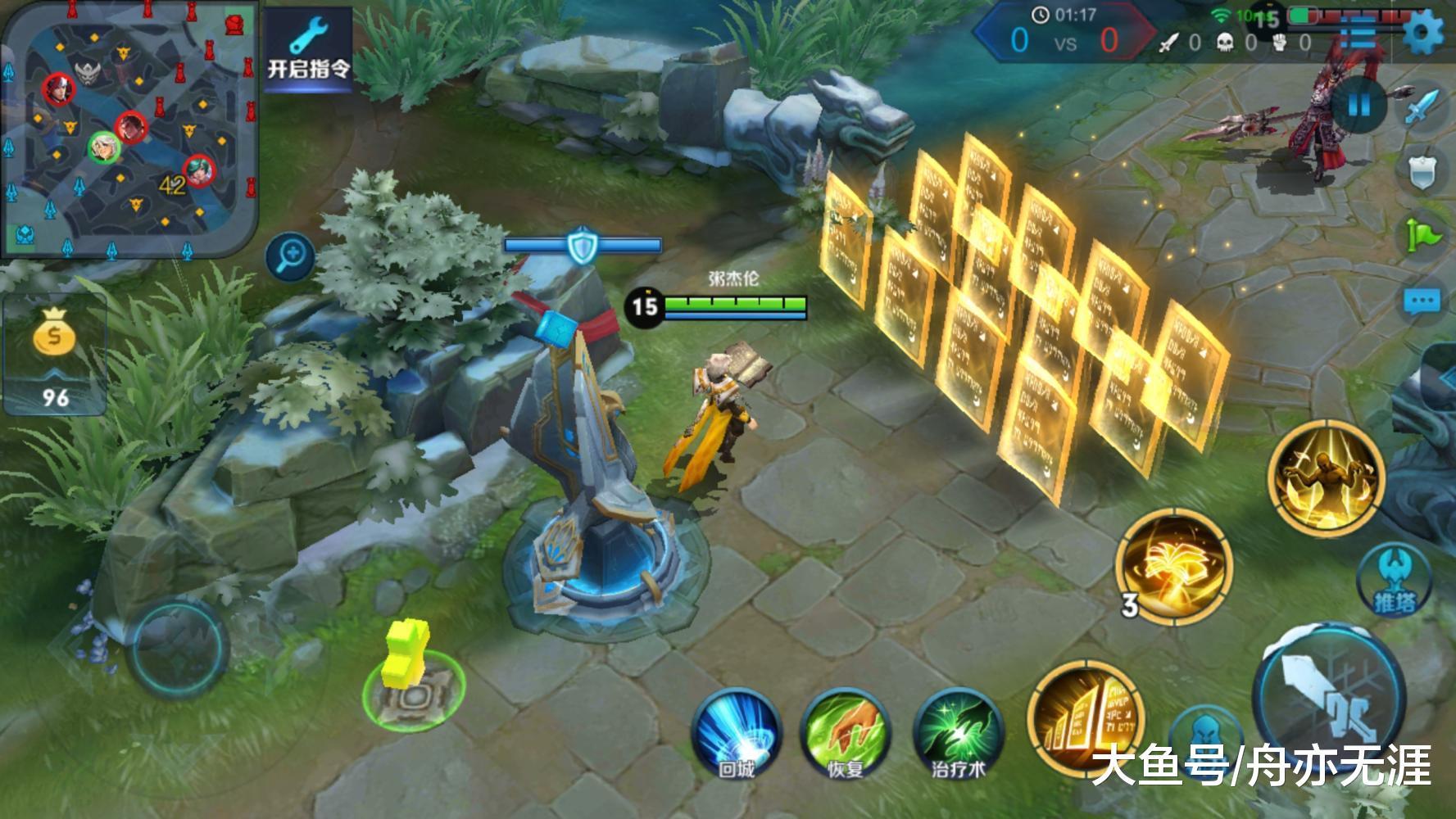Image resolution: width=1456 pixels, height=819 pixels.
Task: Send the shield defend signal
Action: coord(1422,171)
